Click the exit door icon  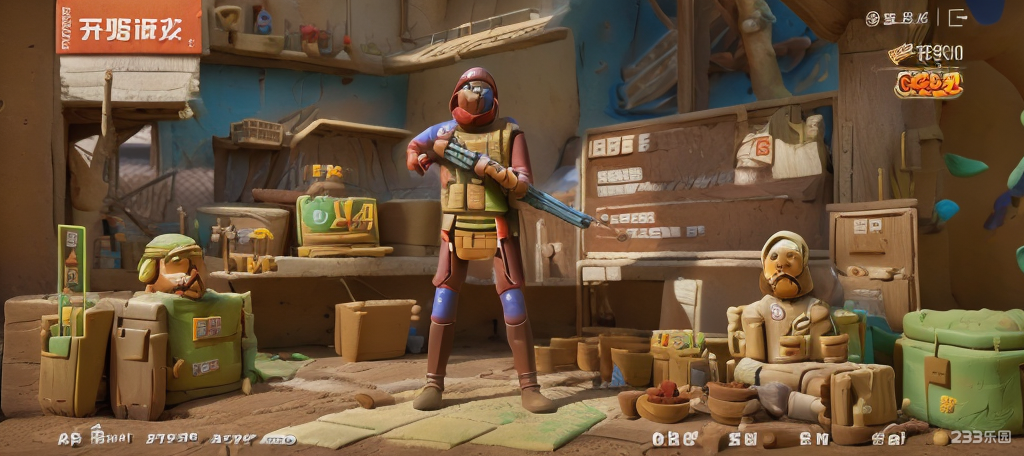click(x=957, y=17)
